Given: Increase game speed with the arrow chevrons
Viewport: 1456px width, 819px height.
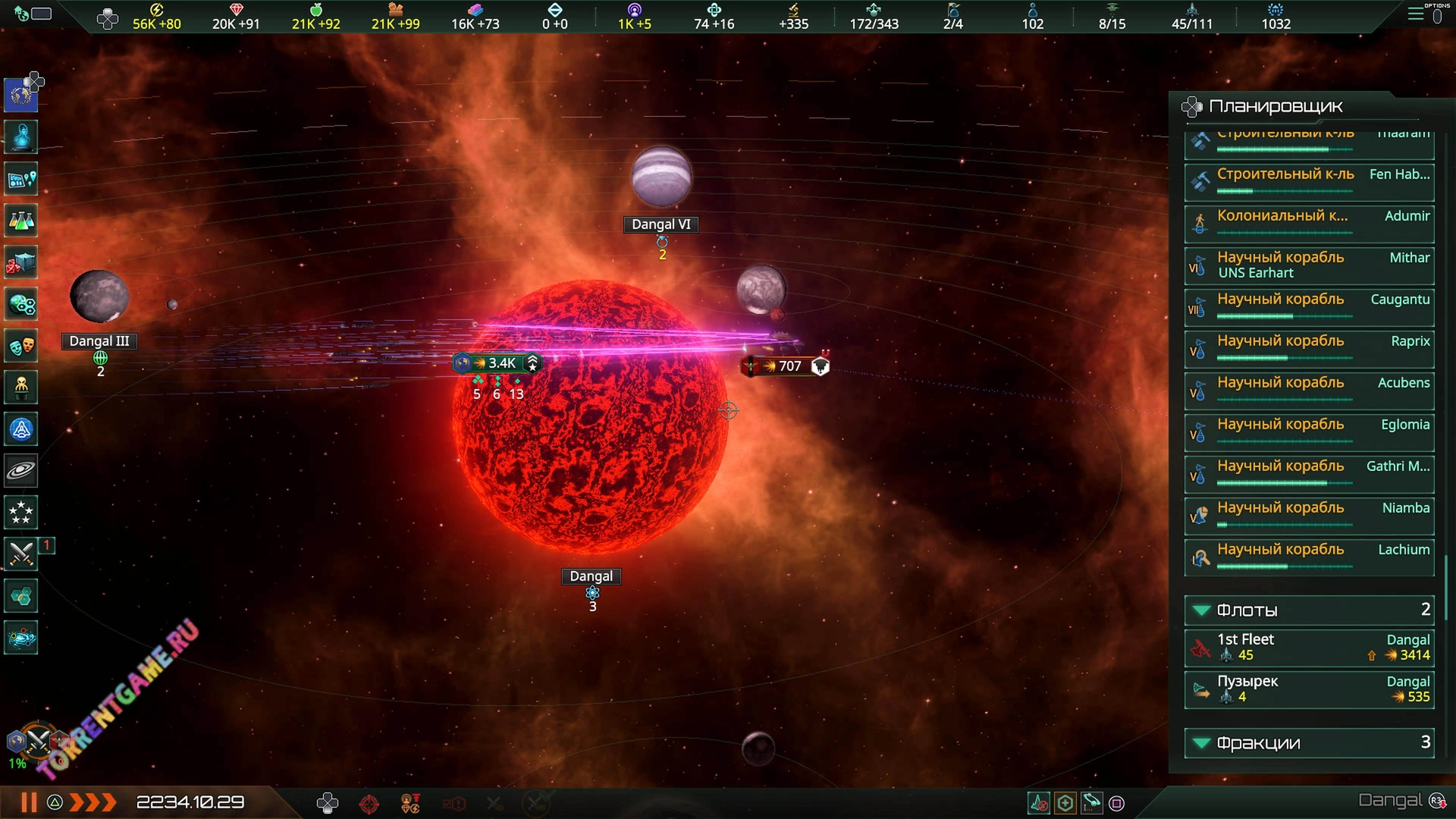Looking at the screenshot, I should 93,802.
